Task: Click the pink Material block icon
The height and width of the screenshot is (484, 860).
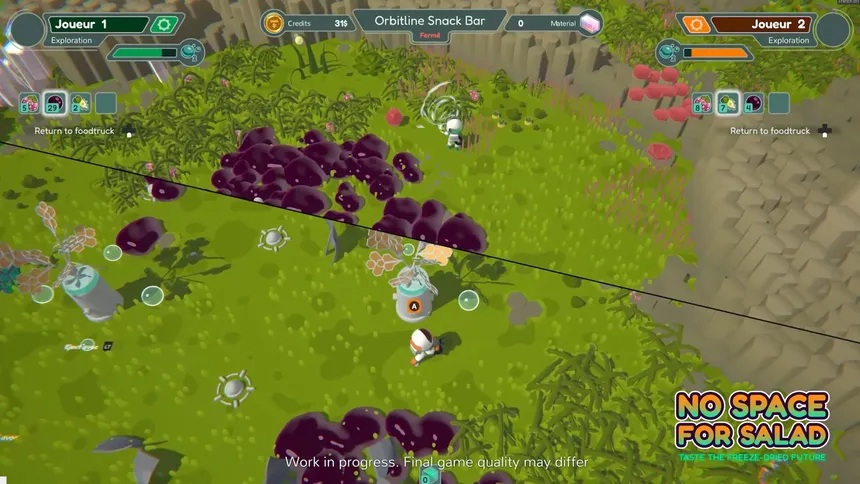Action: click(x=590, y=23)
